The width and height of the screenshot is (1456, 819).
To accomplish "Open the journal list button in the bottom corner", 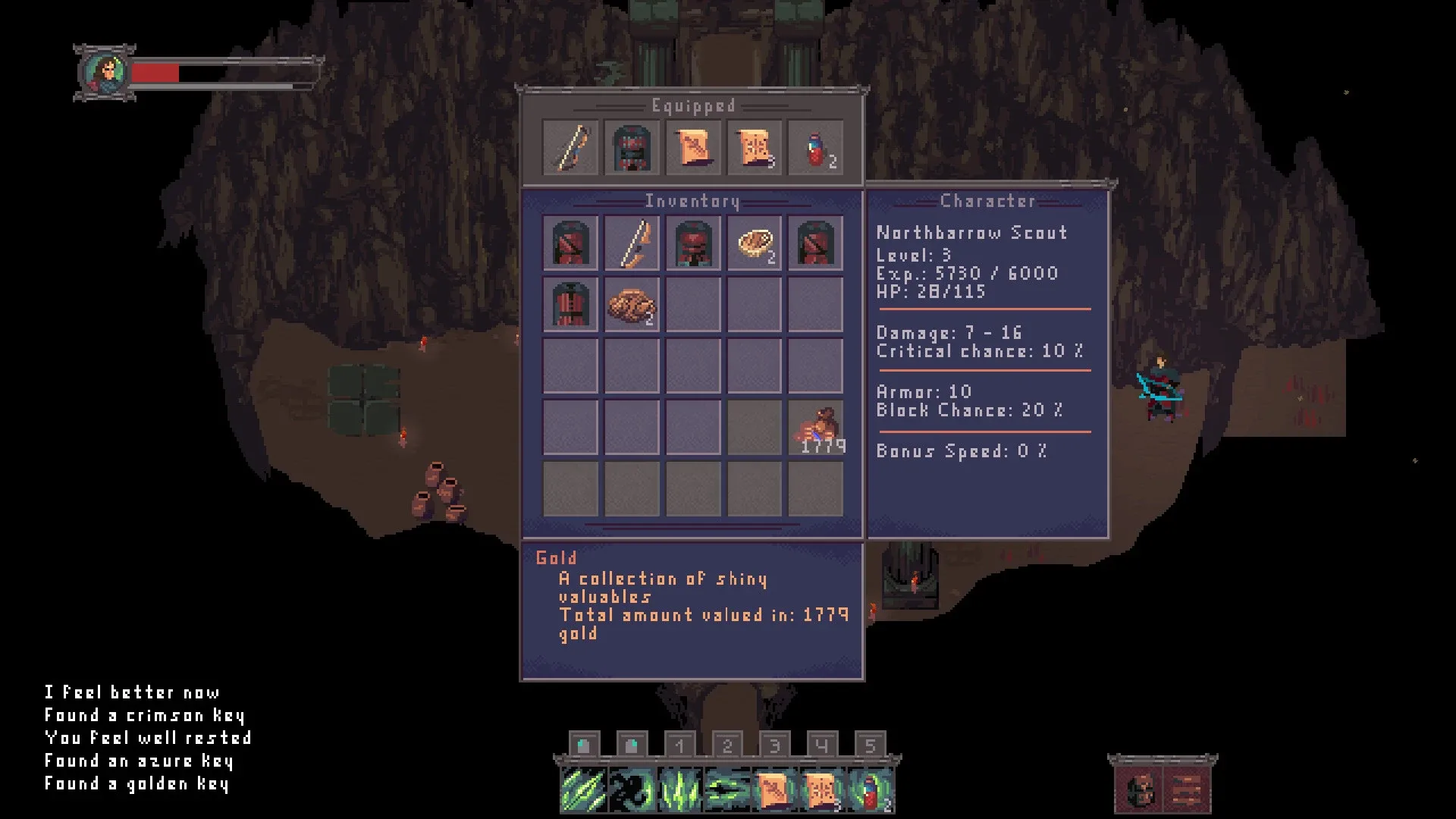I will coord(1186,790).
